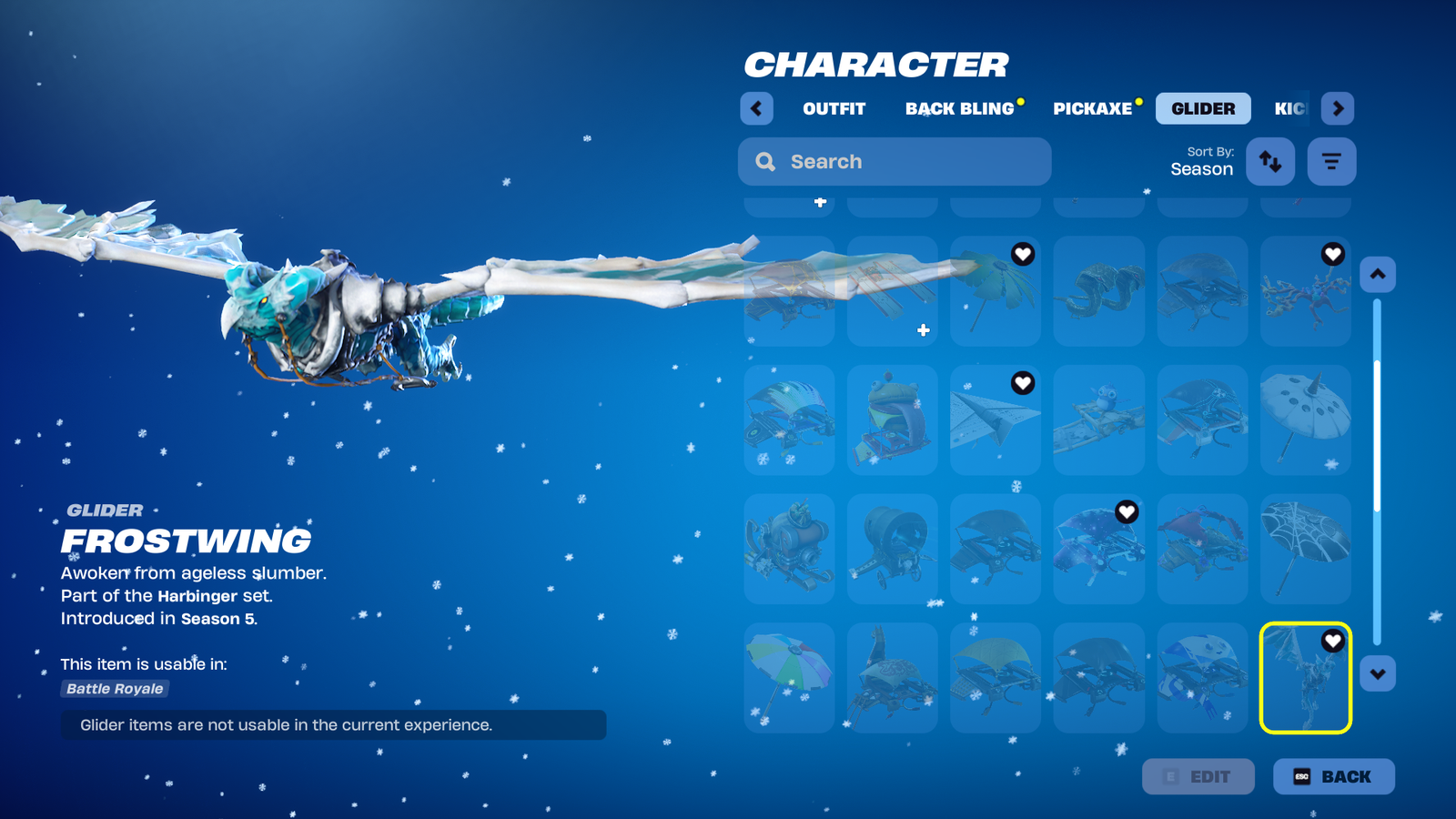This screenshot has width=1456, height=819.
Task: Switch to the Outfit tab
Action: (834, 108)
